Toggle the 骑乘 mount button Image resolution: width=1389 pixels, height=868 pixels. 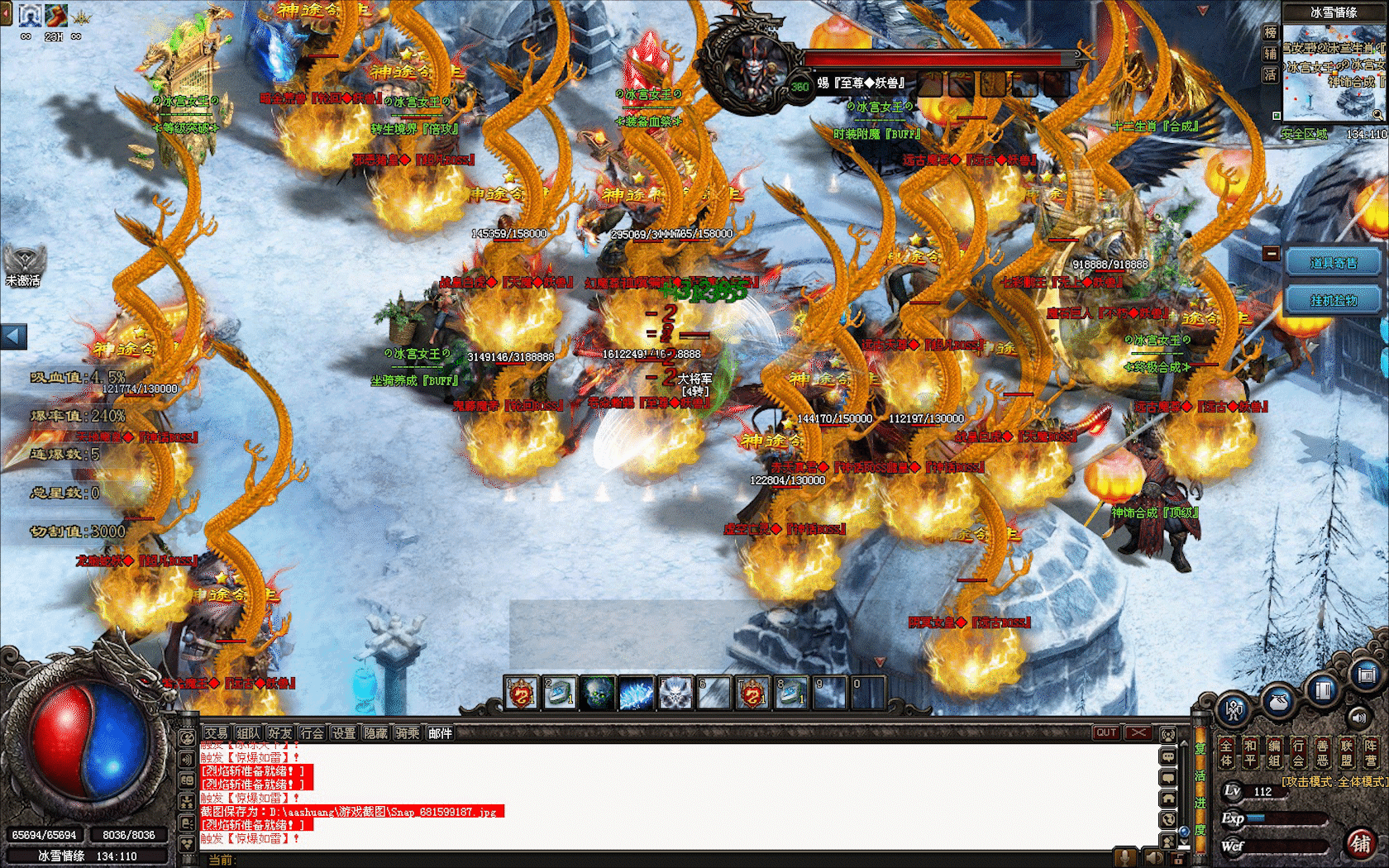coord(408,733)
